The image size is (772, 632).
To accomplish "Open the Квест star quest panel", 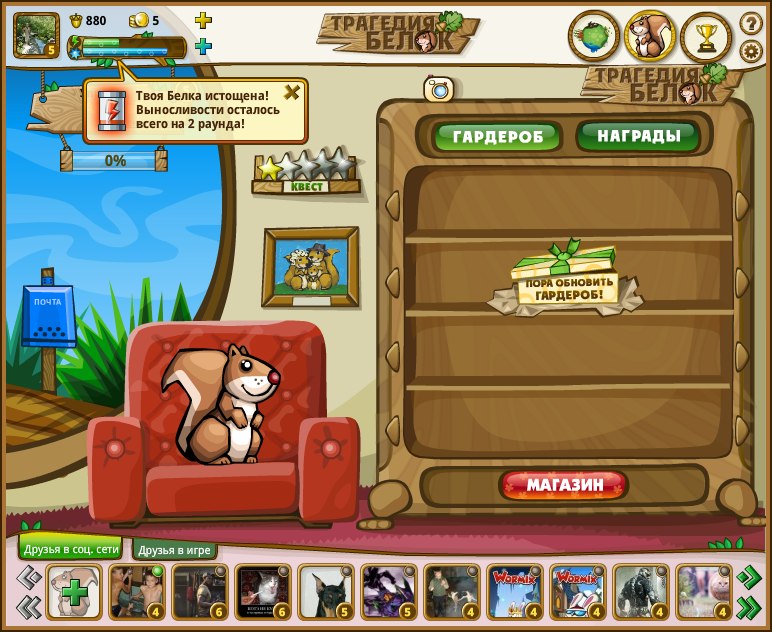I will tap(305, 172).
